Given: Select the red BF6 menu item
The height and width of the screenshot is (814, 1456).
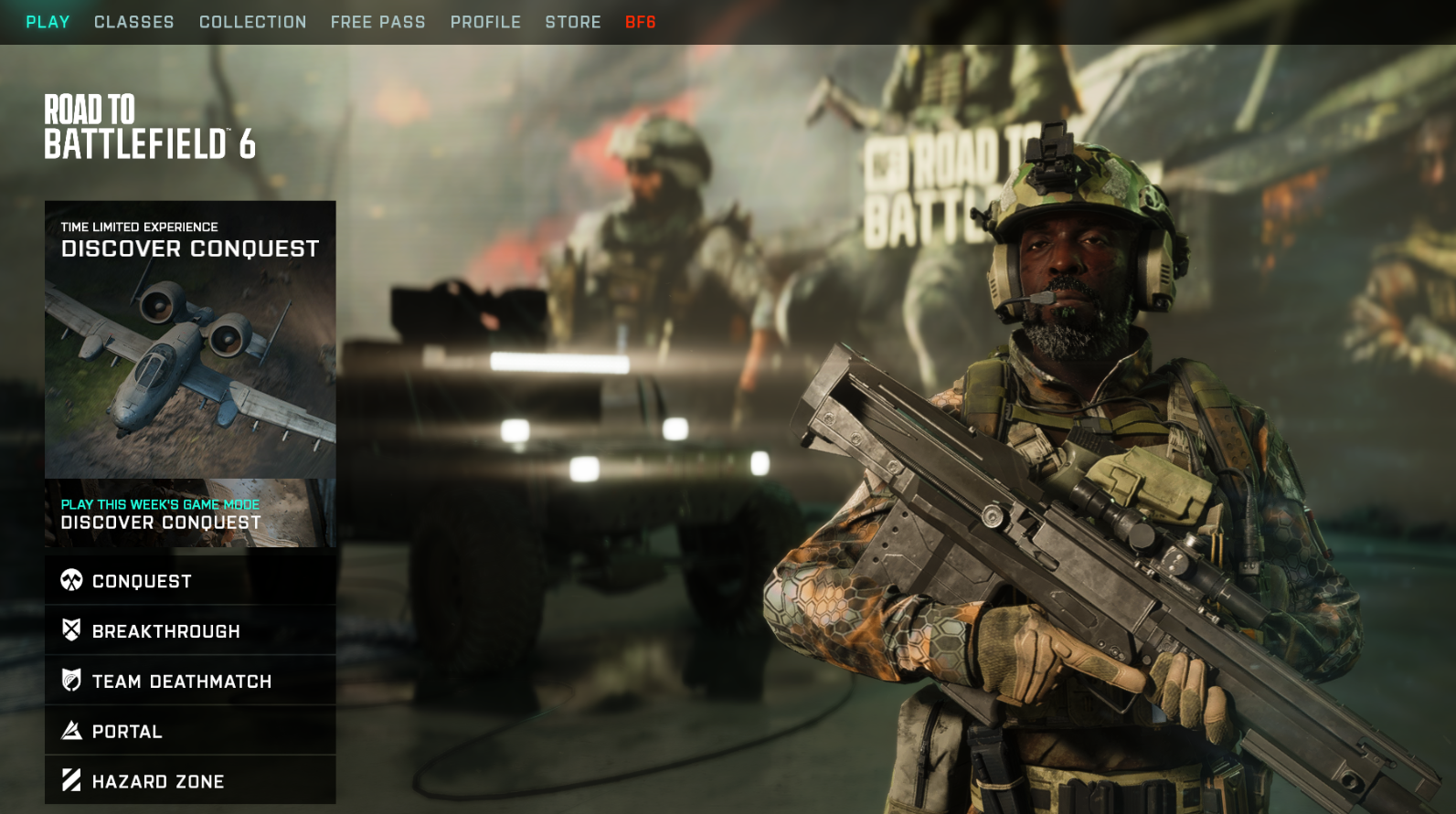Looking at the screenshot, I should (x=641, y=22).
